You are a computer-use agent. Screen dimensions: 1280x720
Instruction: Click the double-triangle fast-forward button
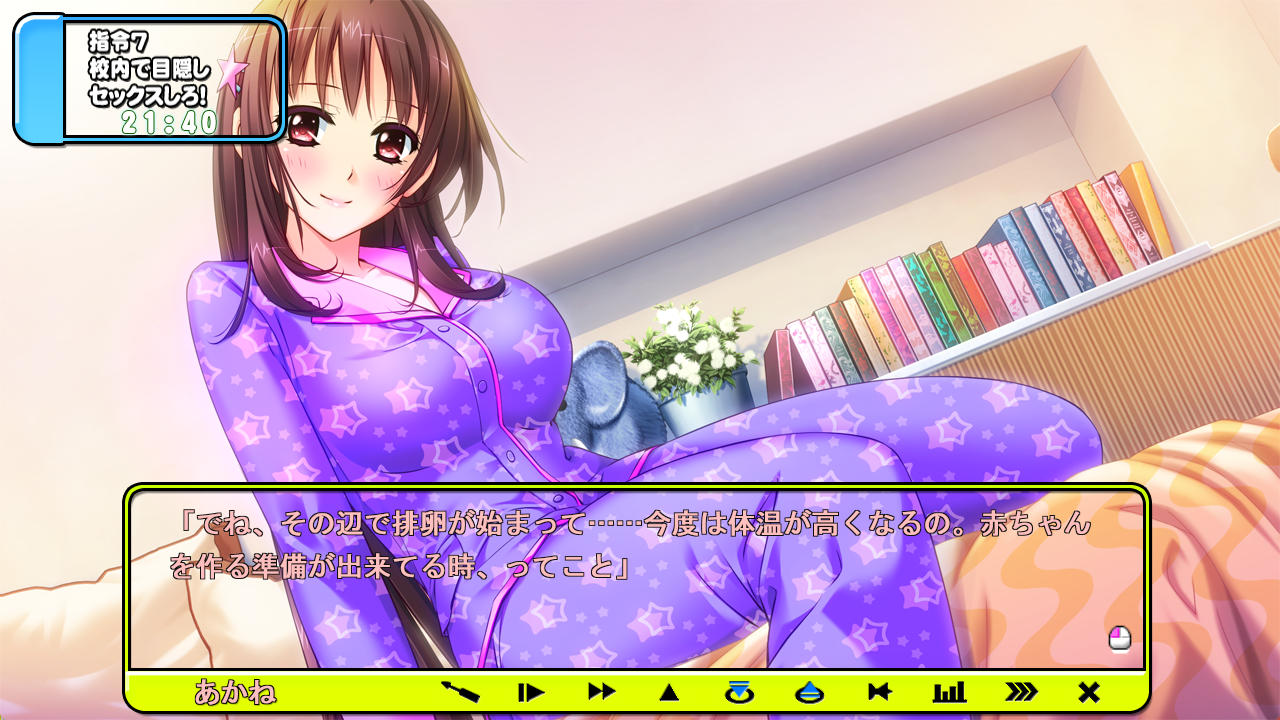(601, 691)
